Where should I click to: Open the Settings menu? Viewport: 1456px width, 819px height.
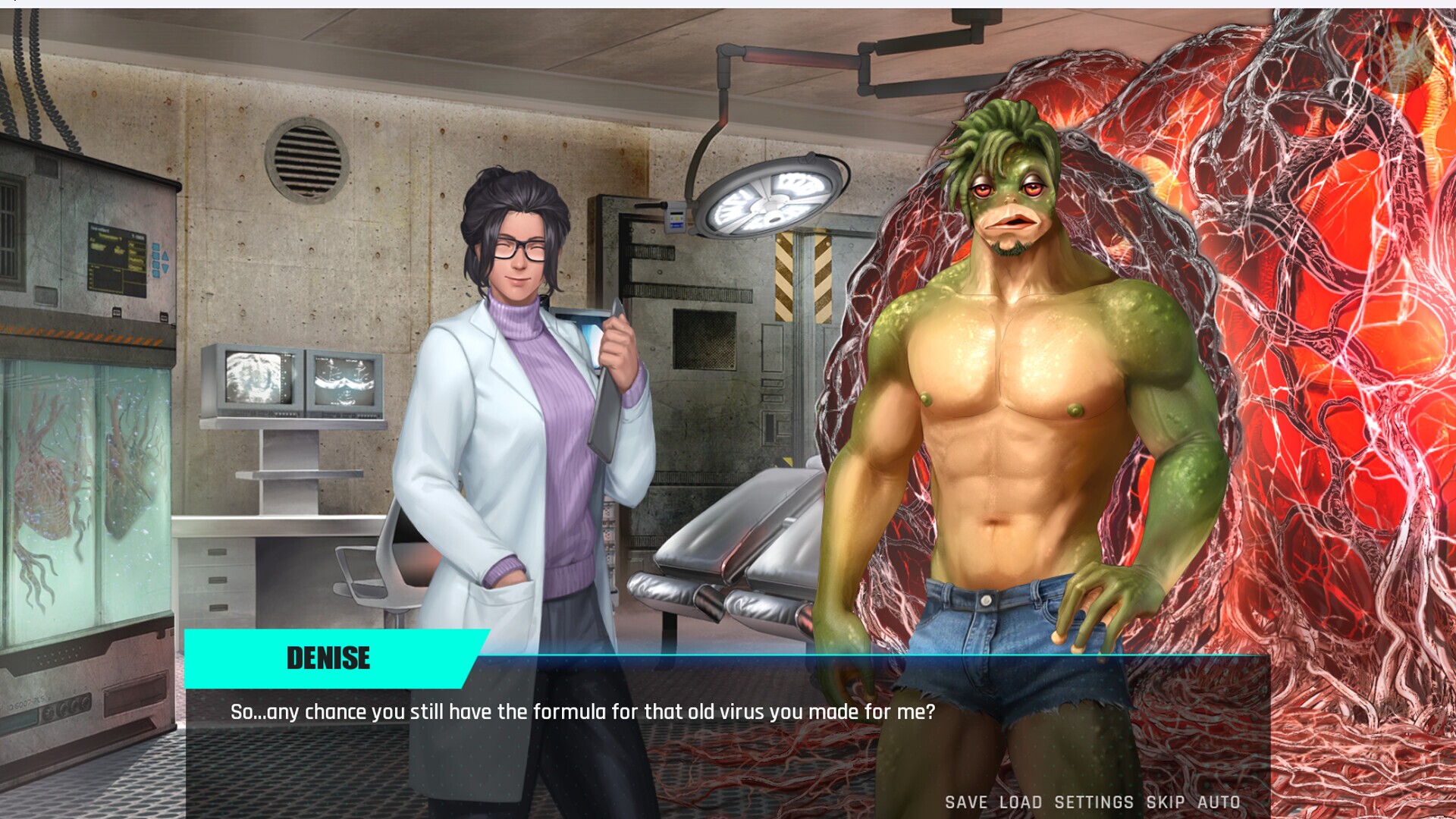(1094, 802)
